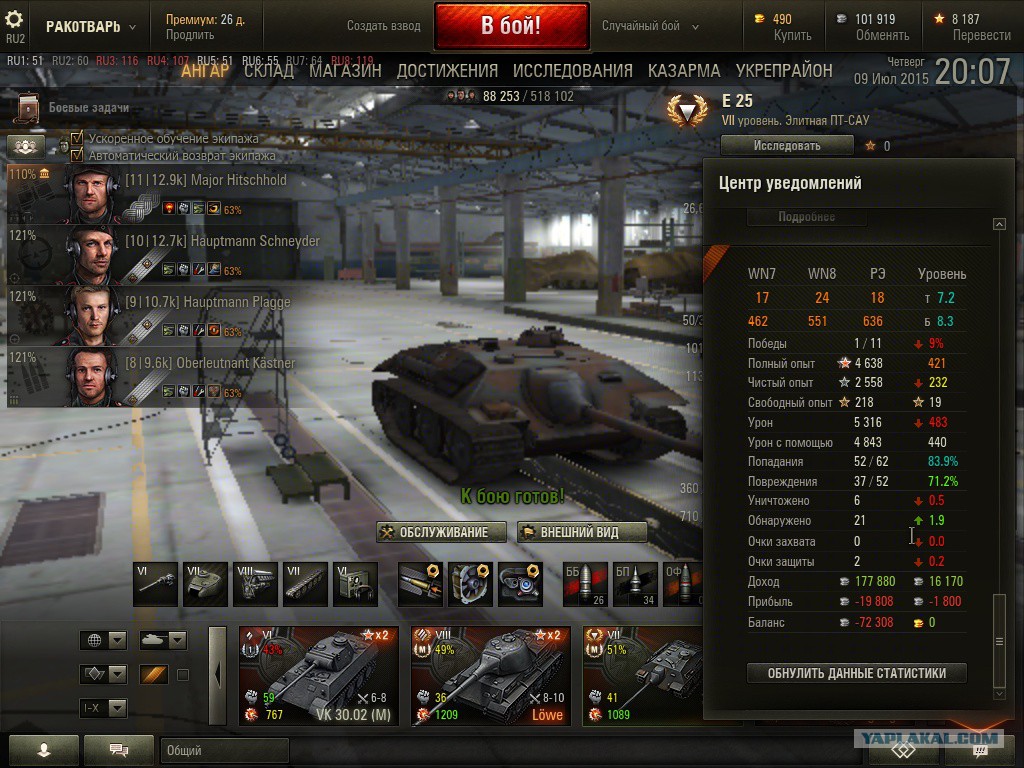Reset stats with ОБНУЛИТЬ ДАННЫЕ СТАТИСТИКИ
1024x768 pixels.
click(x=857, y=673)
